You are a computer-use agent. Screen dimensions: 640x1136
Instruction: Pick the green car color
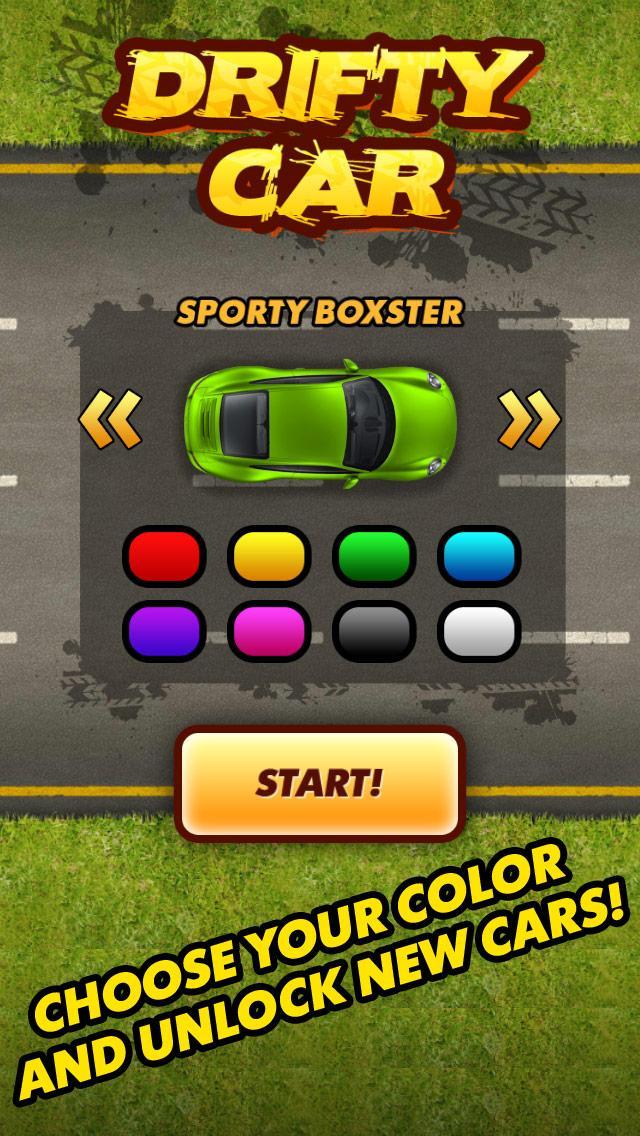tap(374, 556)
